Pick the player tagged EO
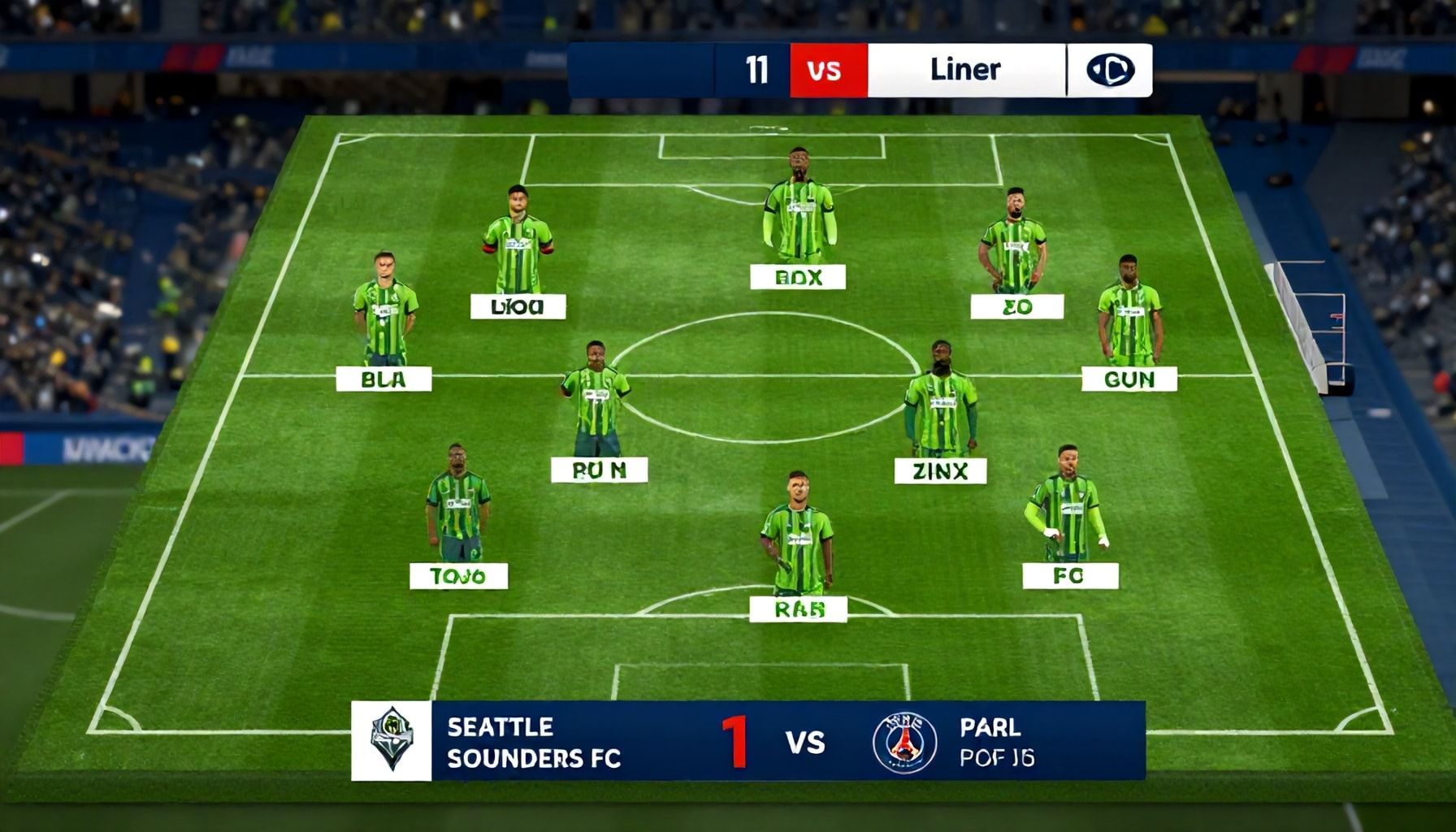 [1016, 306]
